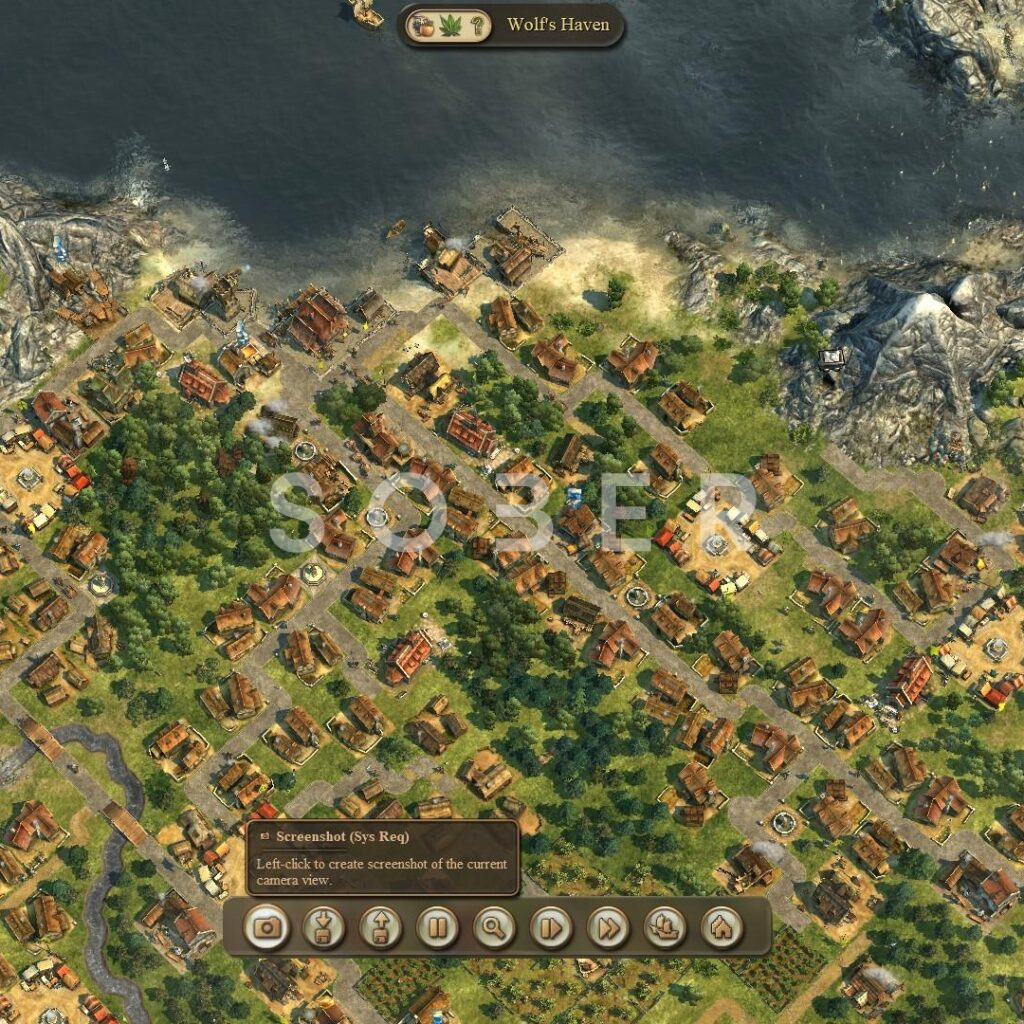Screen dimensions: 1024x1024
Task: Click the save game down-arrow button
Action: click(324, 927)
